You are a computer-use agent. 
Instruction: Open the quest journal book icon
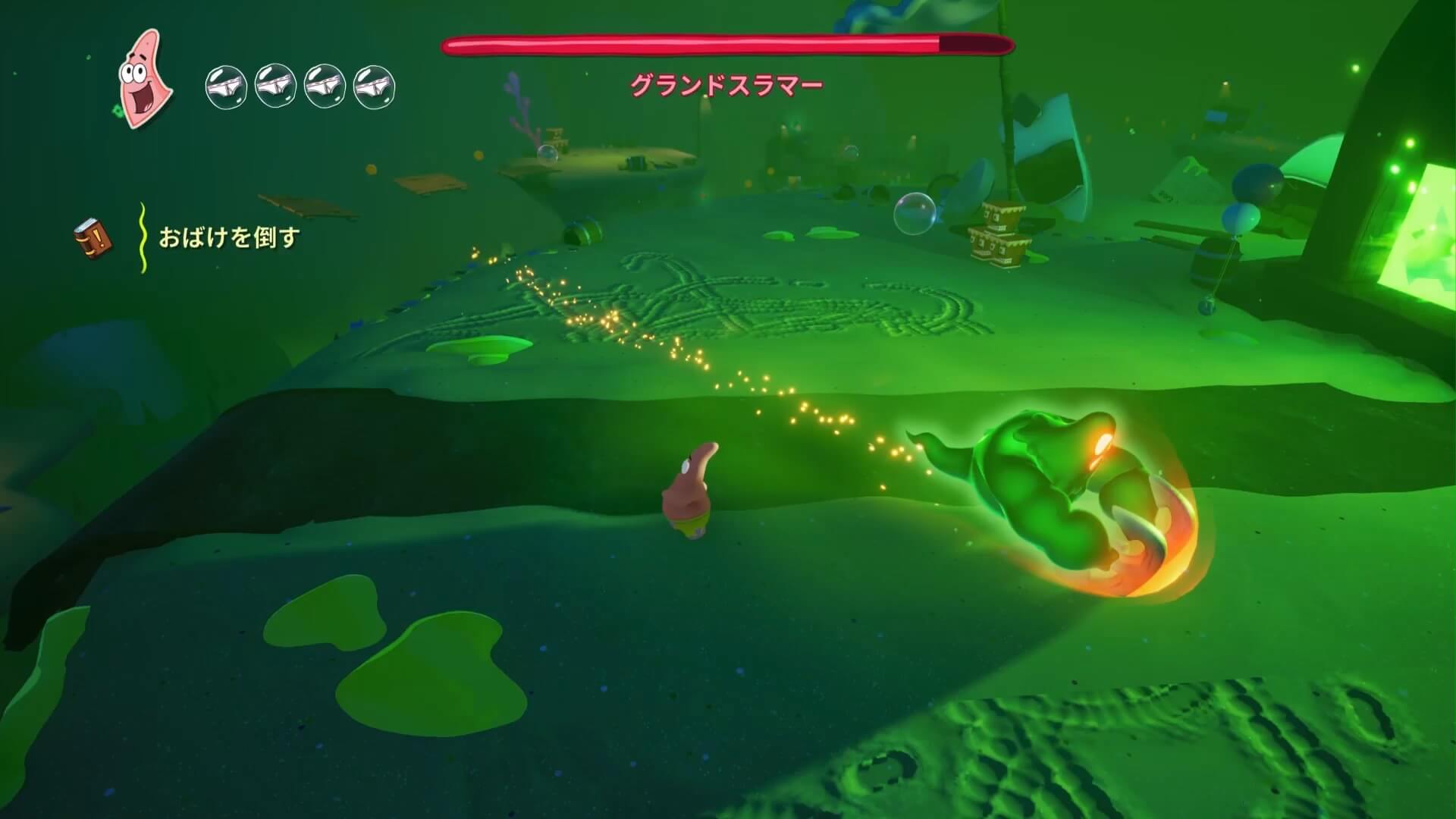(93, 238)
